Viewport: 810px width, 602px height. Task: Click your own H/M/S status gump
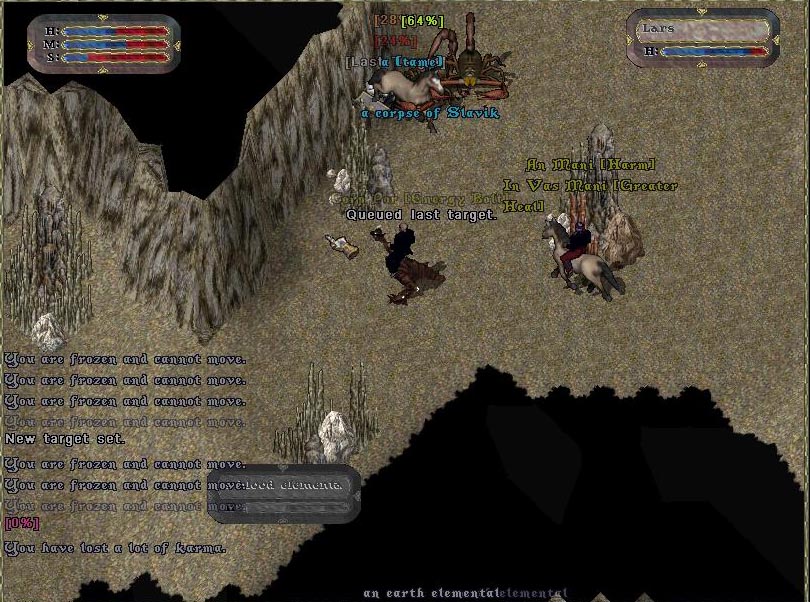point(104,45)
